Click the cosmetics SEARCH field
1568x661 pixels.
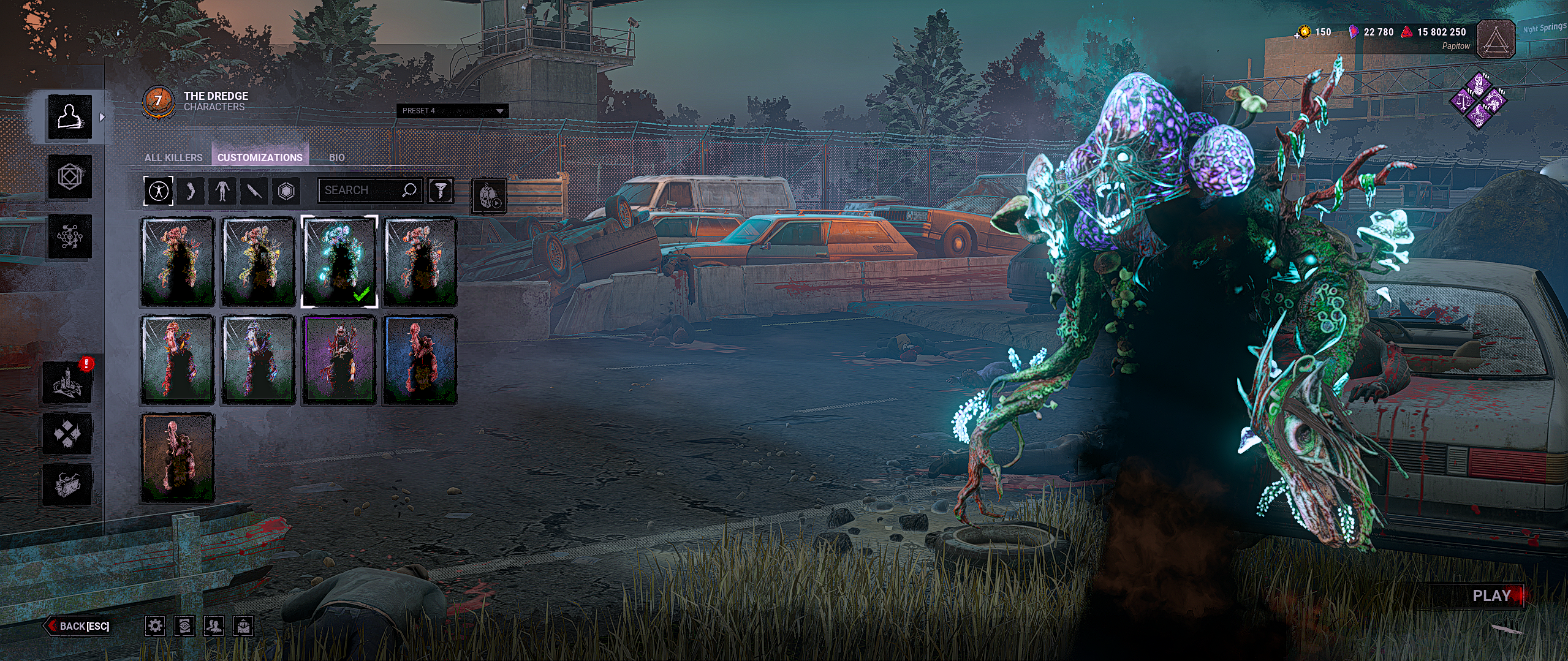[362, 191]
